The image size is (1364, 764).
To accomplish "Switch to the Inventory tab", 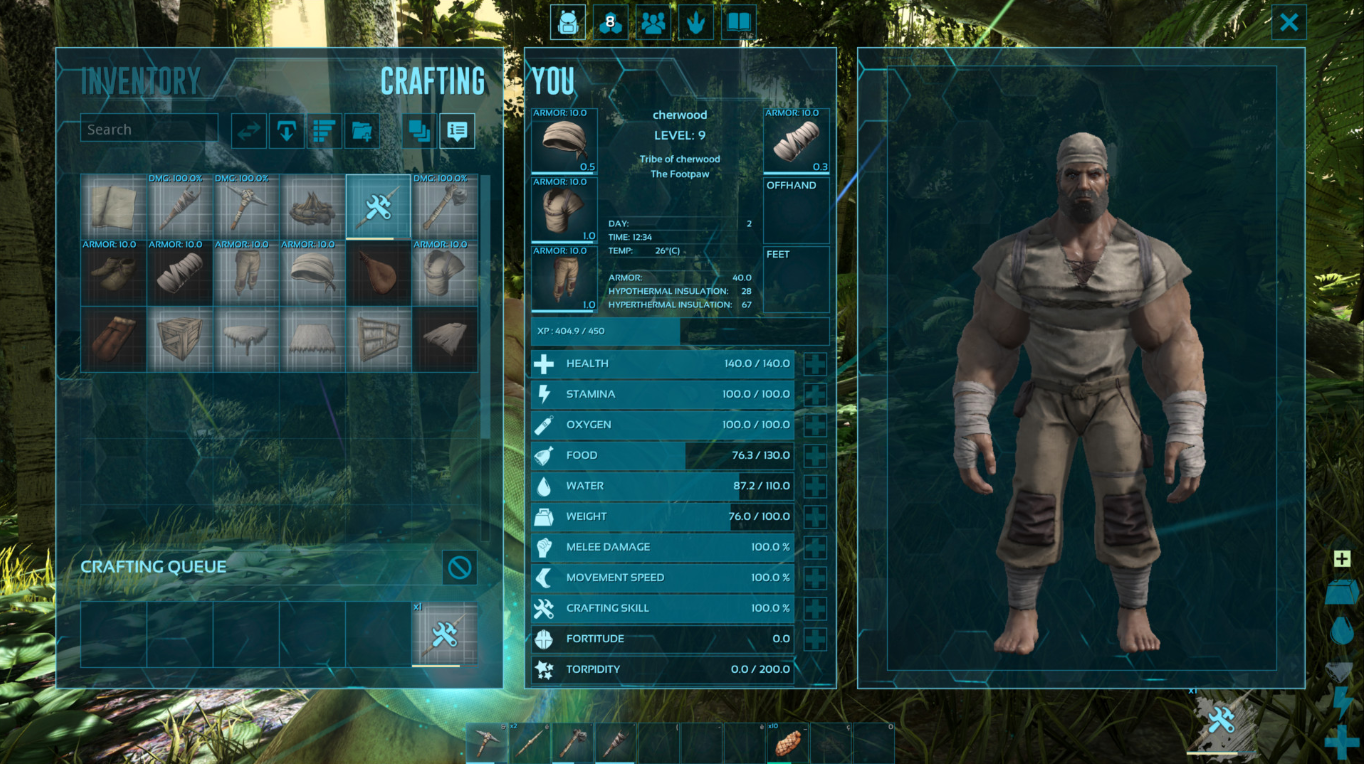I will [140, 81].
